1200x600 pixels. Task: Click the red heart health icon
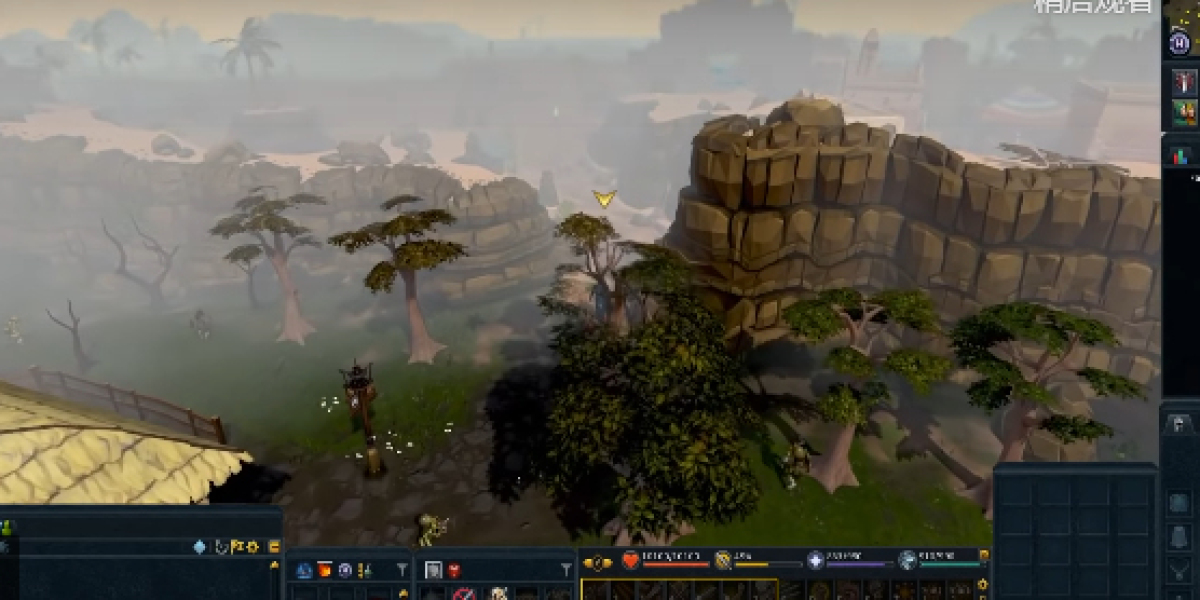point(630,560)
